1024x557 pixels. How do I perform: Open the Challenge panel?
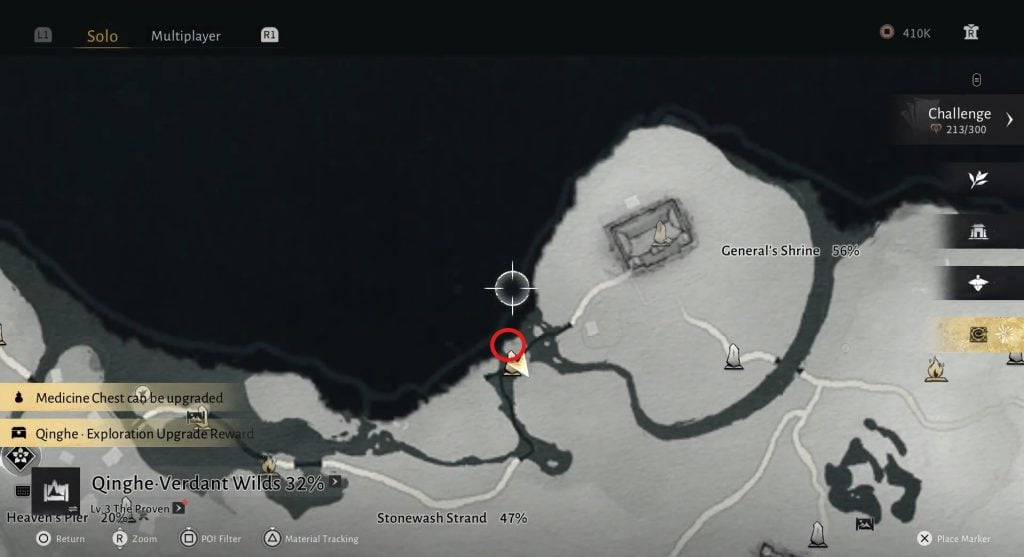pos(960,119)
